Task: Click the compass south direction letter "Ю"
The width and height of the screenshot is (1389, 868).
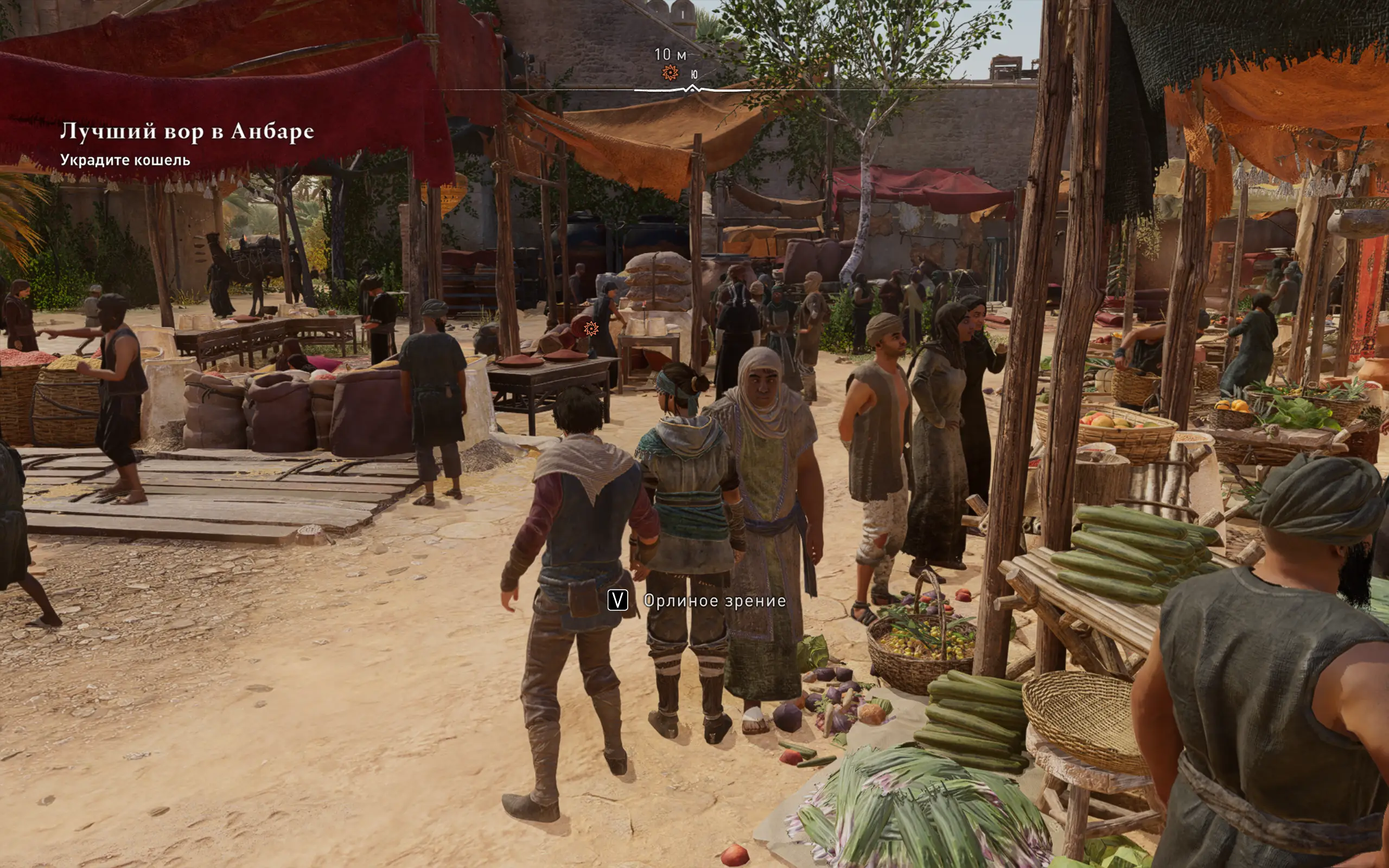Action: [694, 75]
